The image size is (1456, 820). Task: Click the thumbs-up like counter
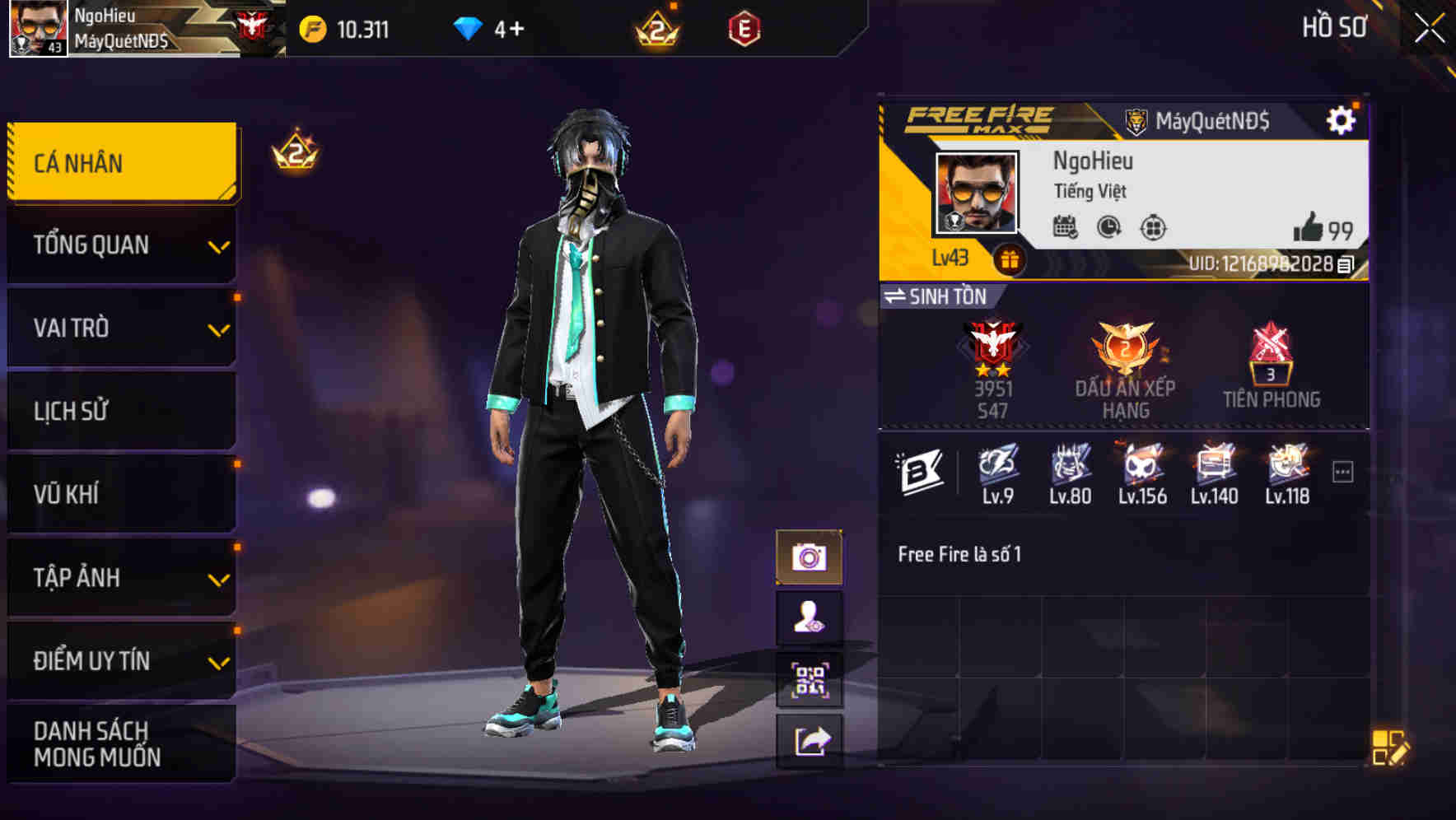point(1312,229)
